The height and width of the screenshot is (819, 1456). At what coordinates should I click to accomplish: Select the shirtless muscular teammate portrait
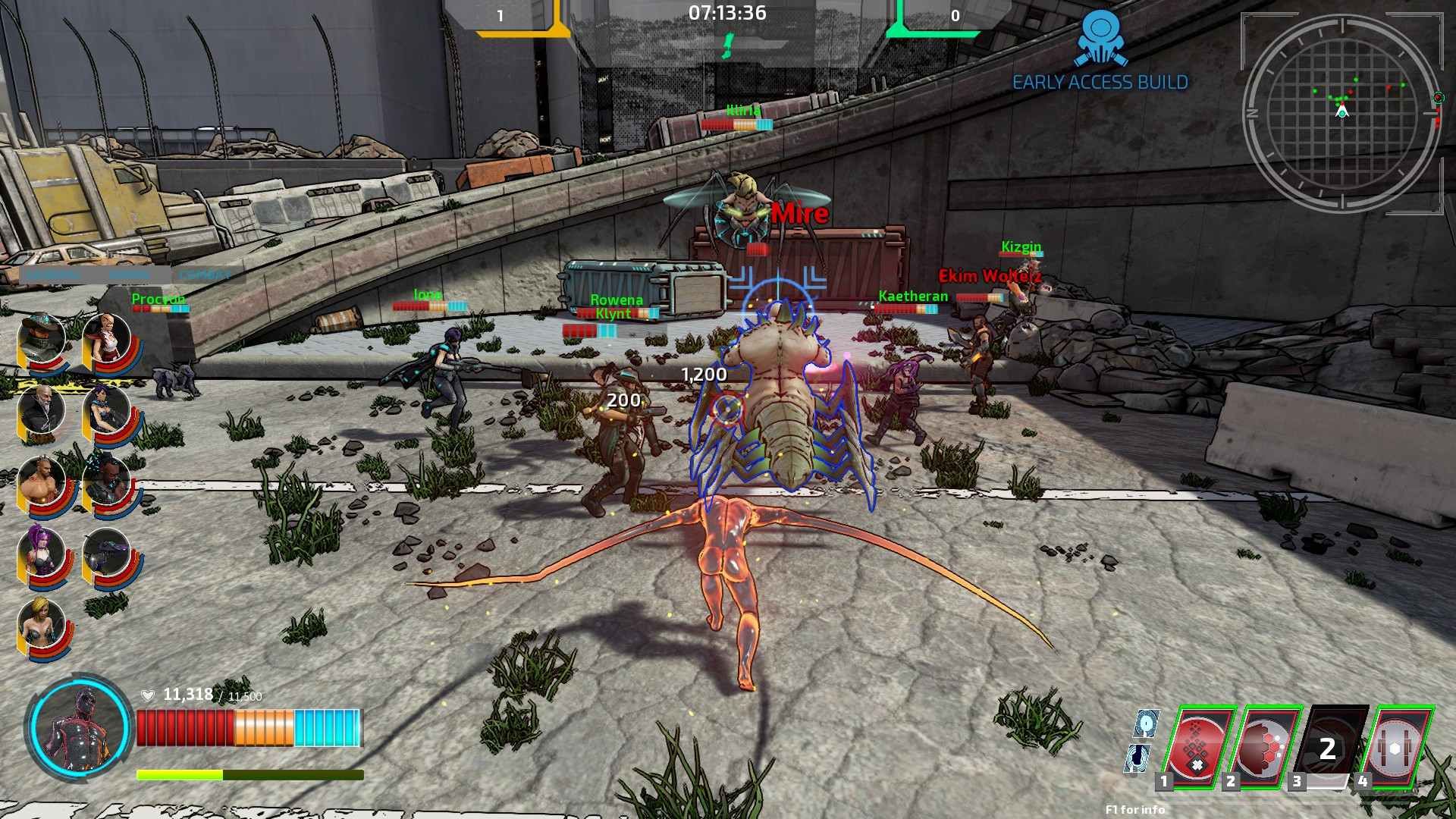(41, 482)
